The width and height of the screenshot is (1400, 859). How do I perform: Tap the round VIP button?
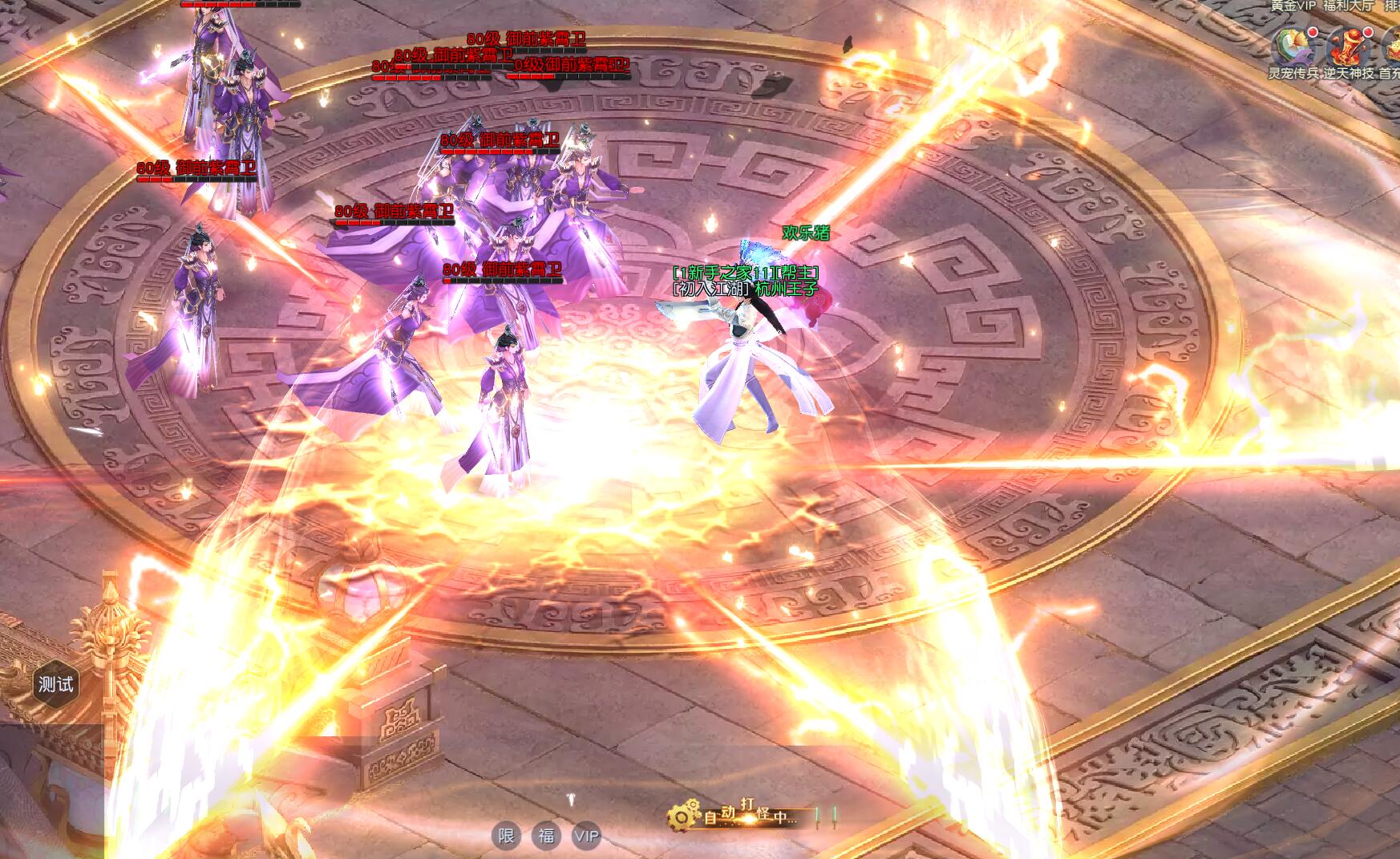[586, 837]
